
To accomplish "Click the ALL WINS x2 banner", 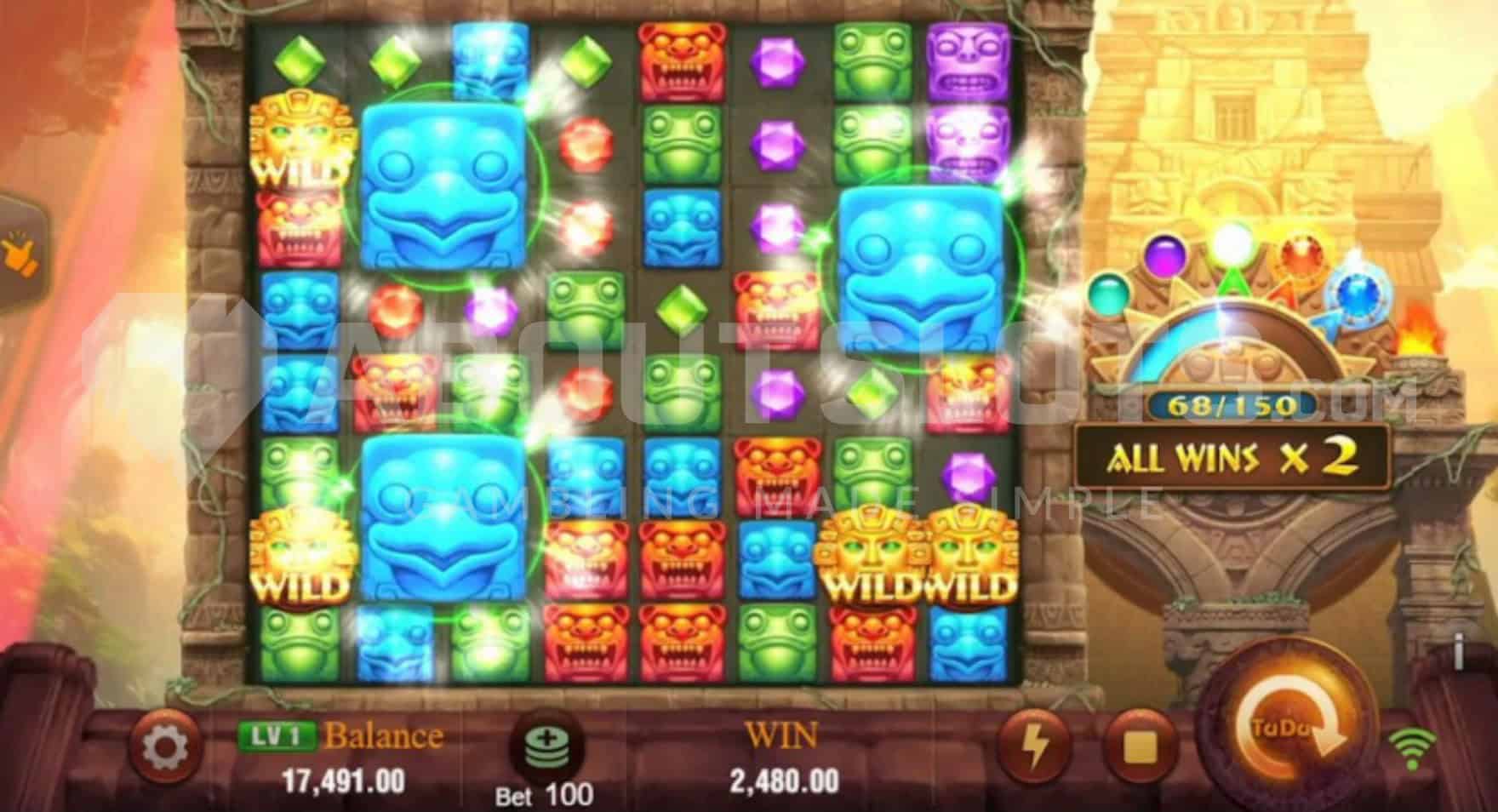I will [1232, 456].
